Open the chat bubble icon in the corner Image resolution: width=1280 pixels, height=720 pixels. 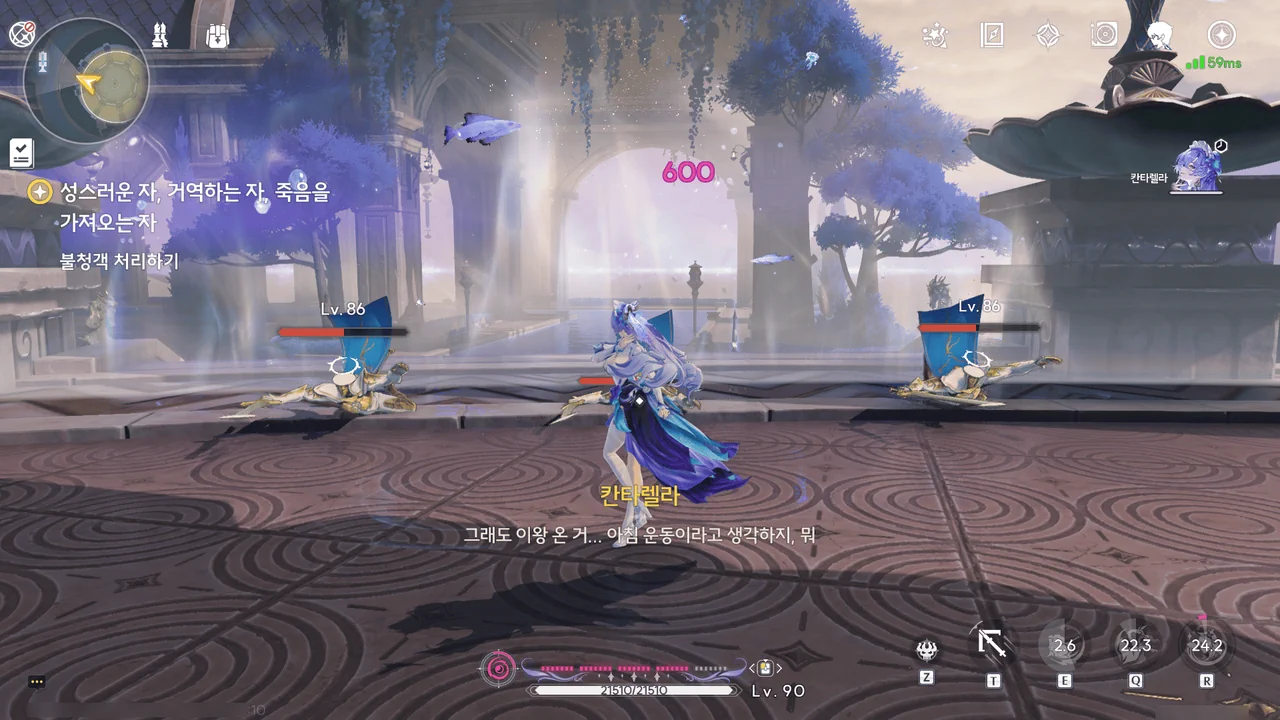pos(37,682)
